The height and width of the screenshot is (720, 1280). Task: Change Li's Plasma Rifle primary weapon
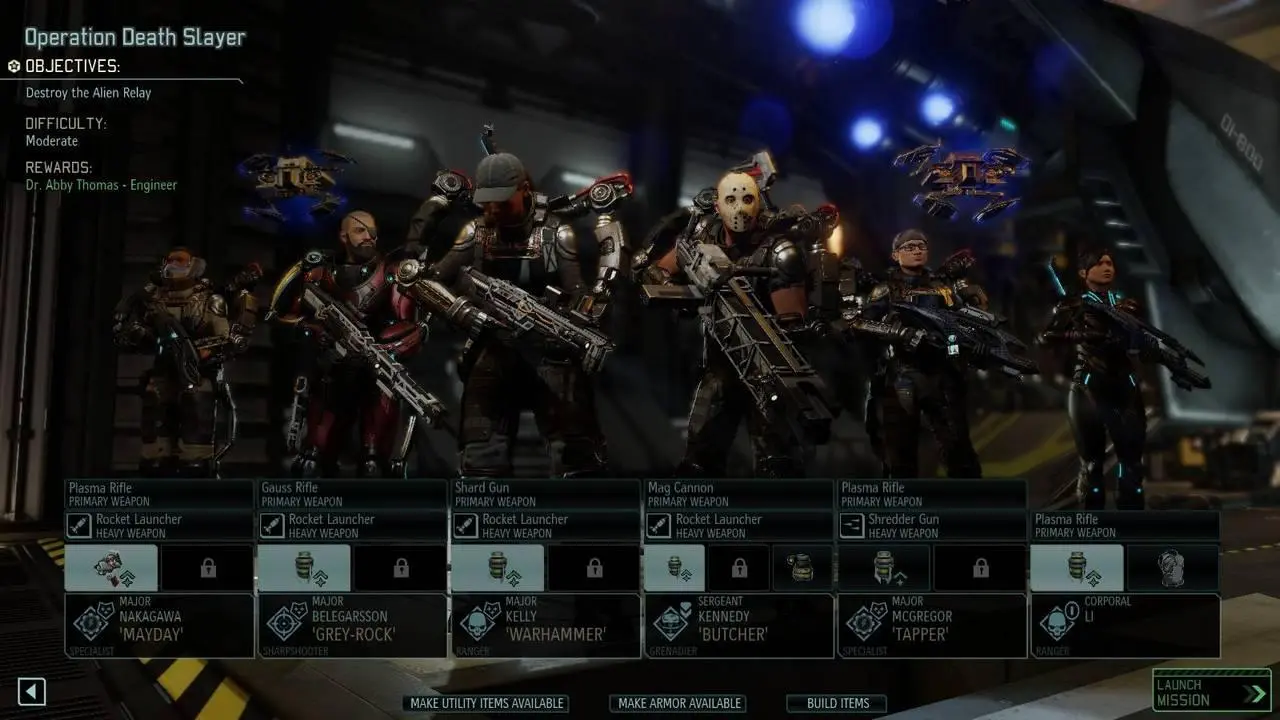(1124, 526)
